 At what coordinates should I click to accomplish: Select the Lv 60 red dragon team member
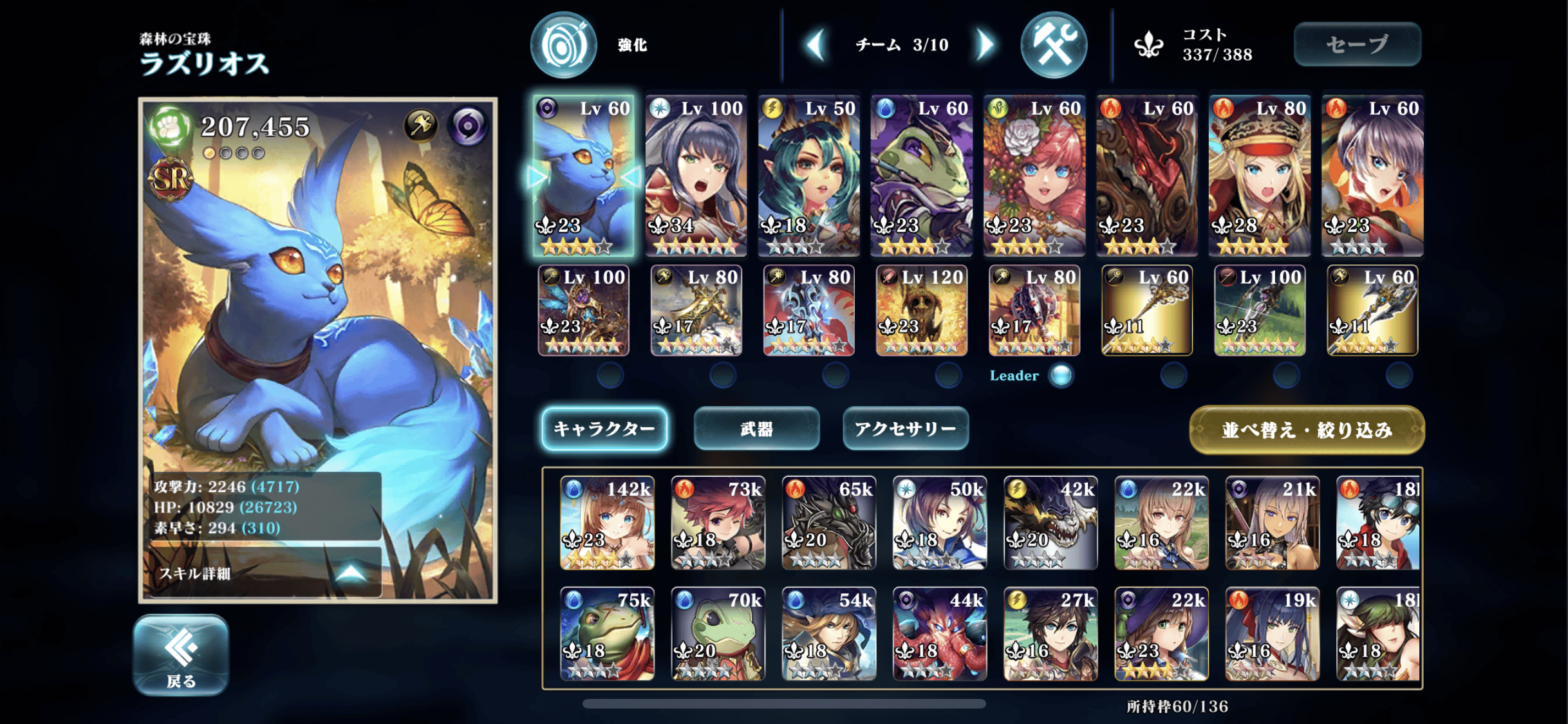pos(1146,175)
